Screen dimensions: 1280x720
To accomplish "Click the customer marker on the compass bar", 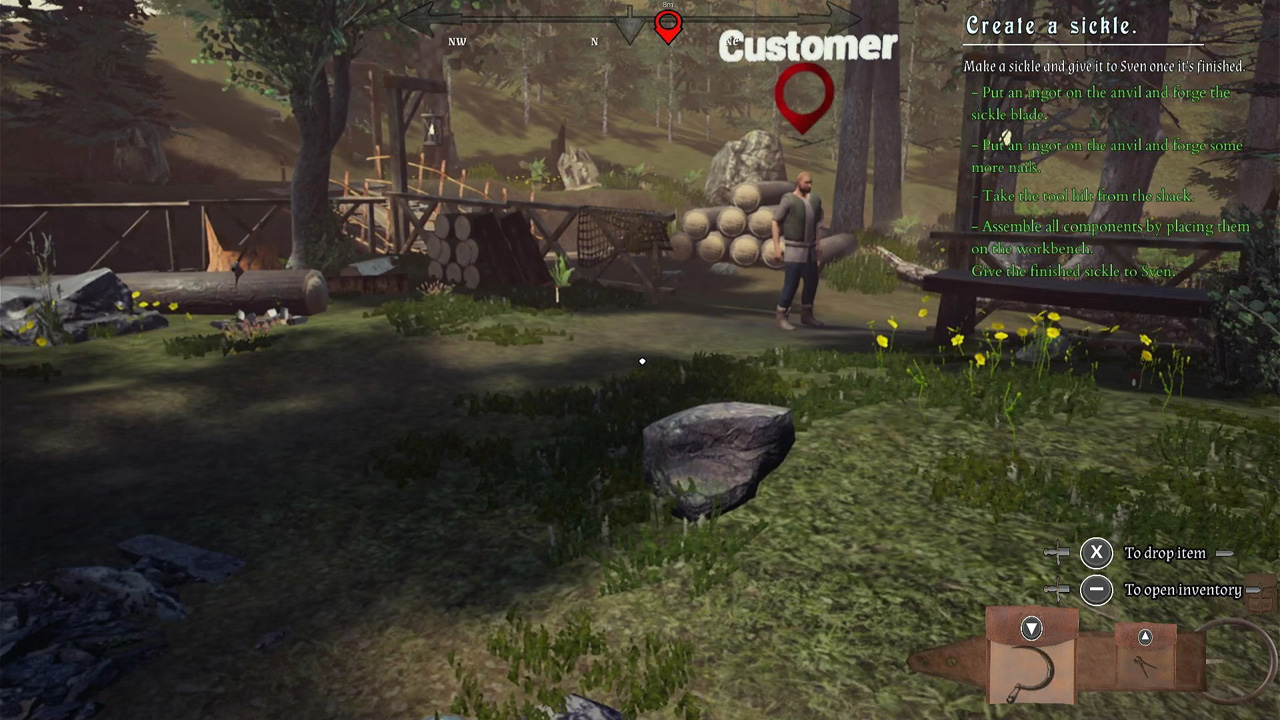I will coord(667,26).
